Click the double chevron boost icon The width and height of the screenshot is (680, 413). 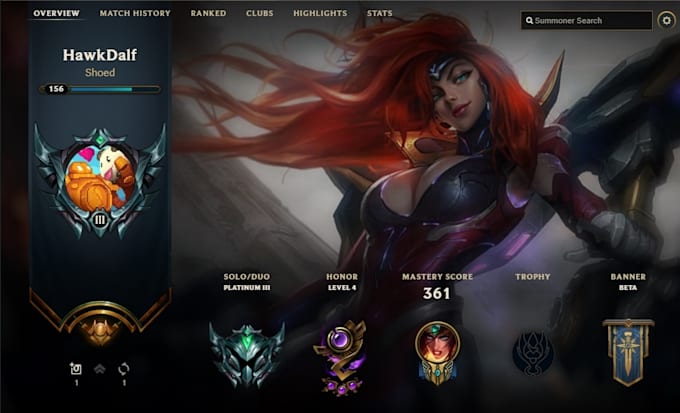[x=100, y=369]
